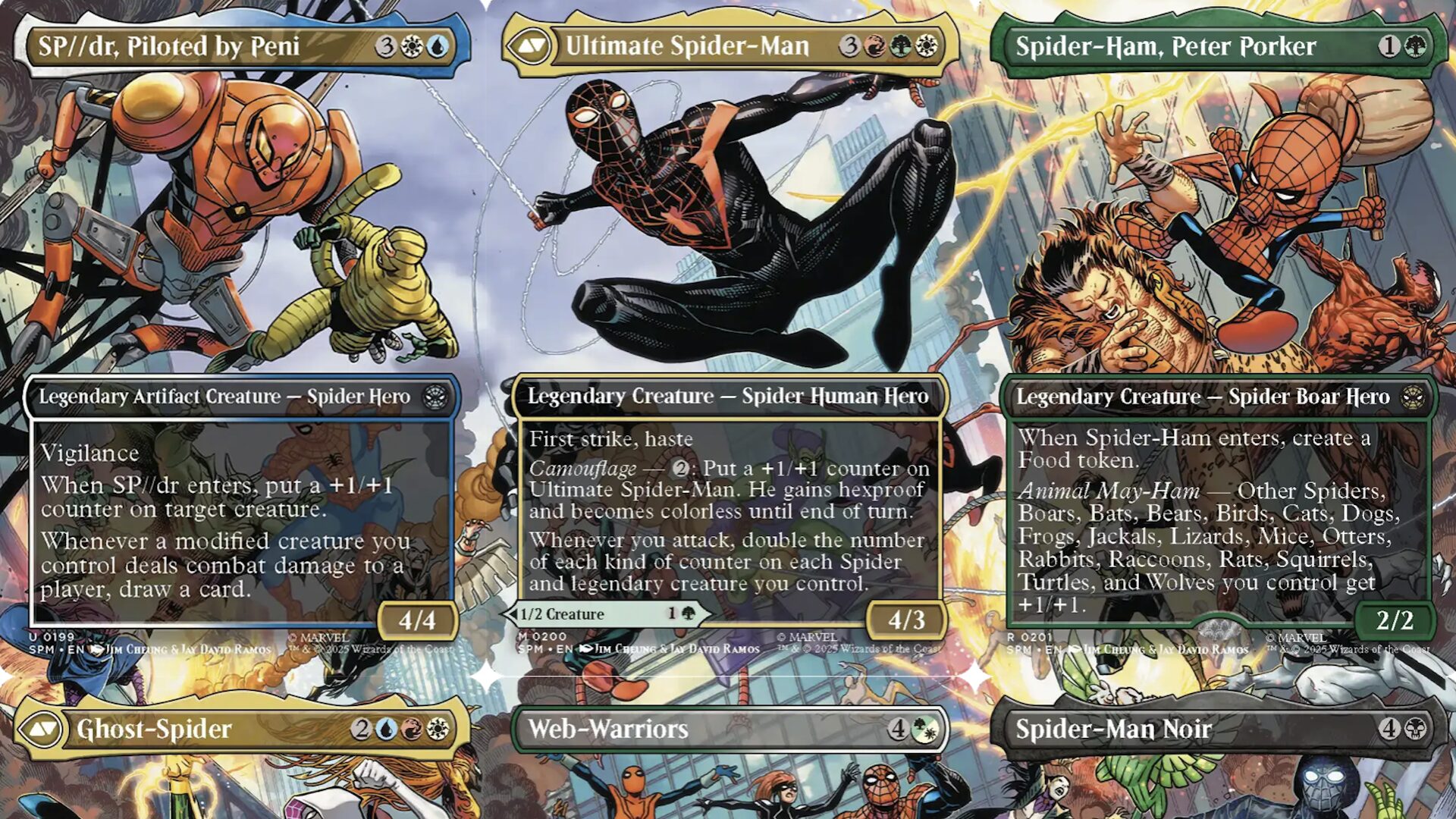
Task: Choose the Ultimate Spider-Man card
Action: click(728, 334)
